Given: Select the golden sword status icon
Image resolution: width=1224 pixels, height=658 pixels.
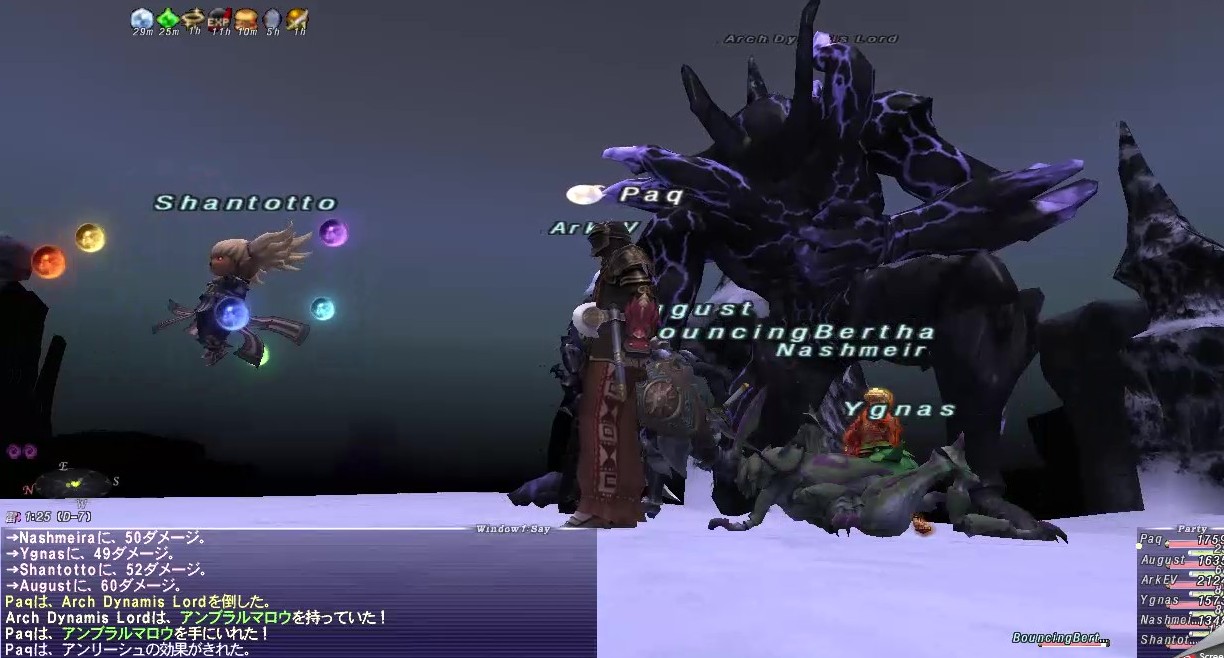Looking at the screenshot, I should [297, 18].
